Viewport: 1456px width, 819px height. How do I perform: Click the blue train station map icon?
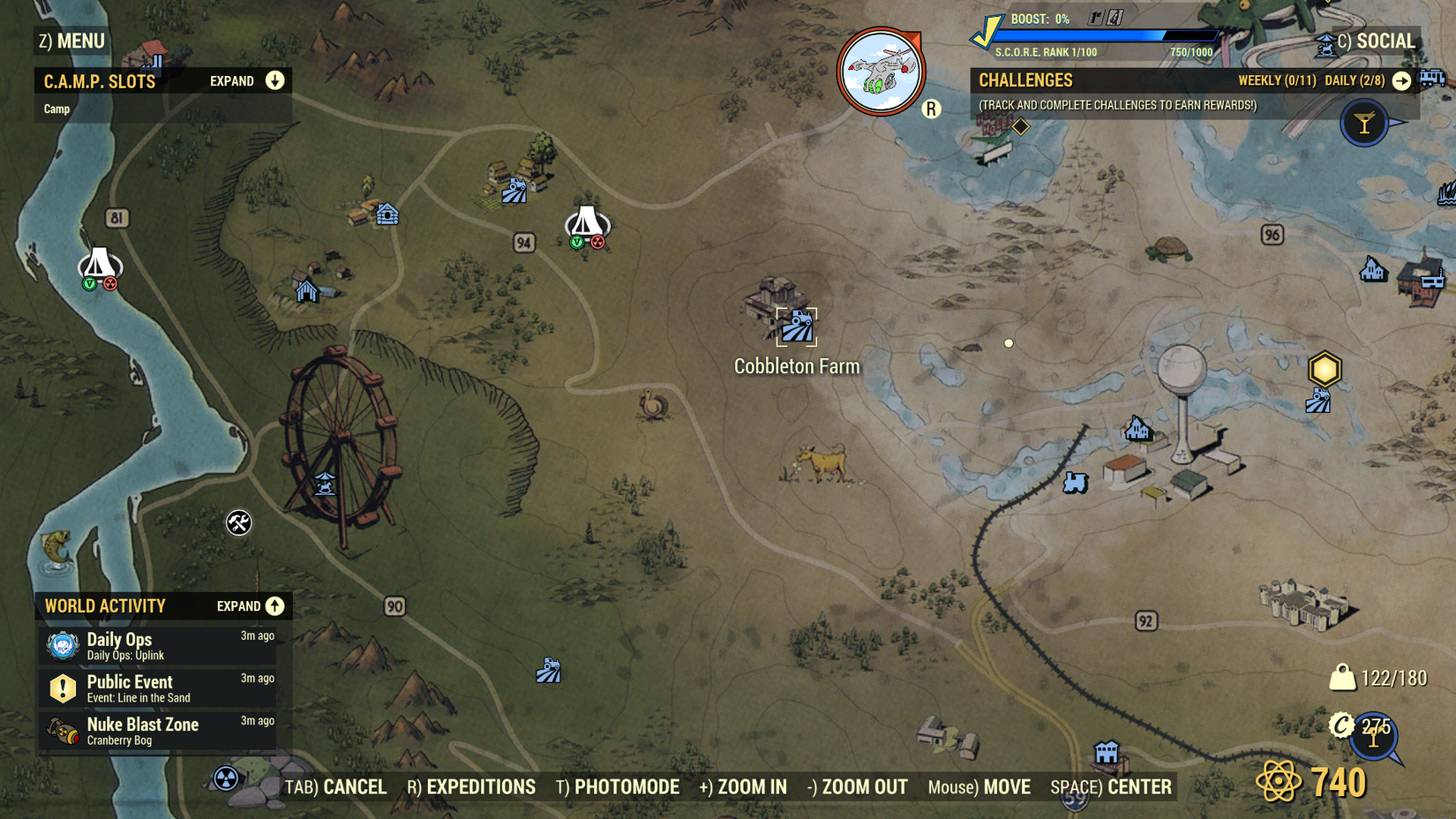point(1075,483)
